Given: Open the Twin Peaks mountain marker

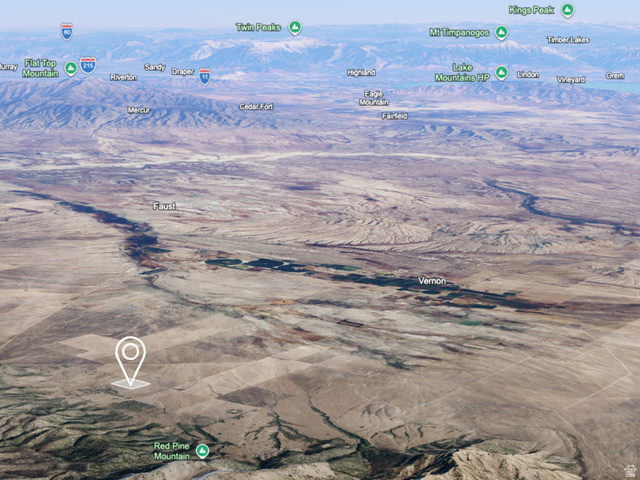Looking at the screenshot, I should [x=295, y=27].
